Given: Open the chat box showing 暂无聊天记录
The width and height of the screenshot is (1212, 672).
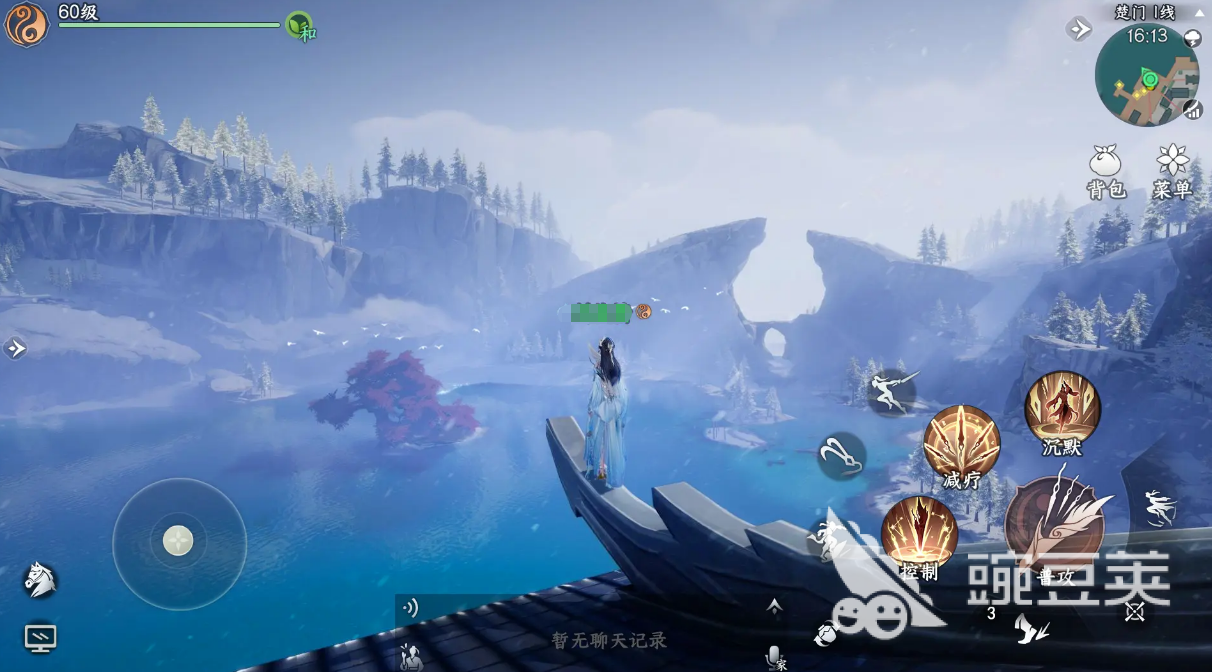Looking at the screenshot, I should click(x=609, y=640).
